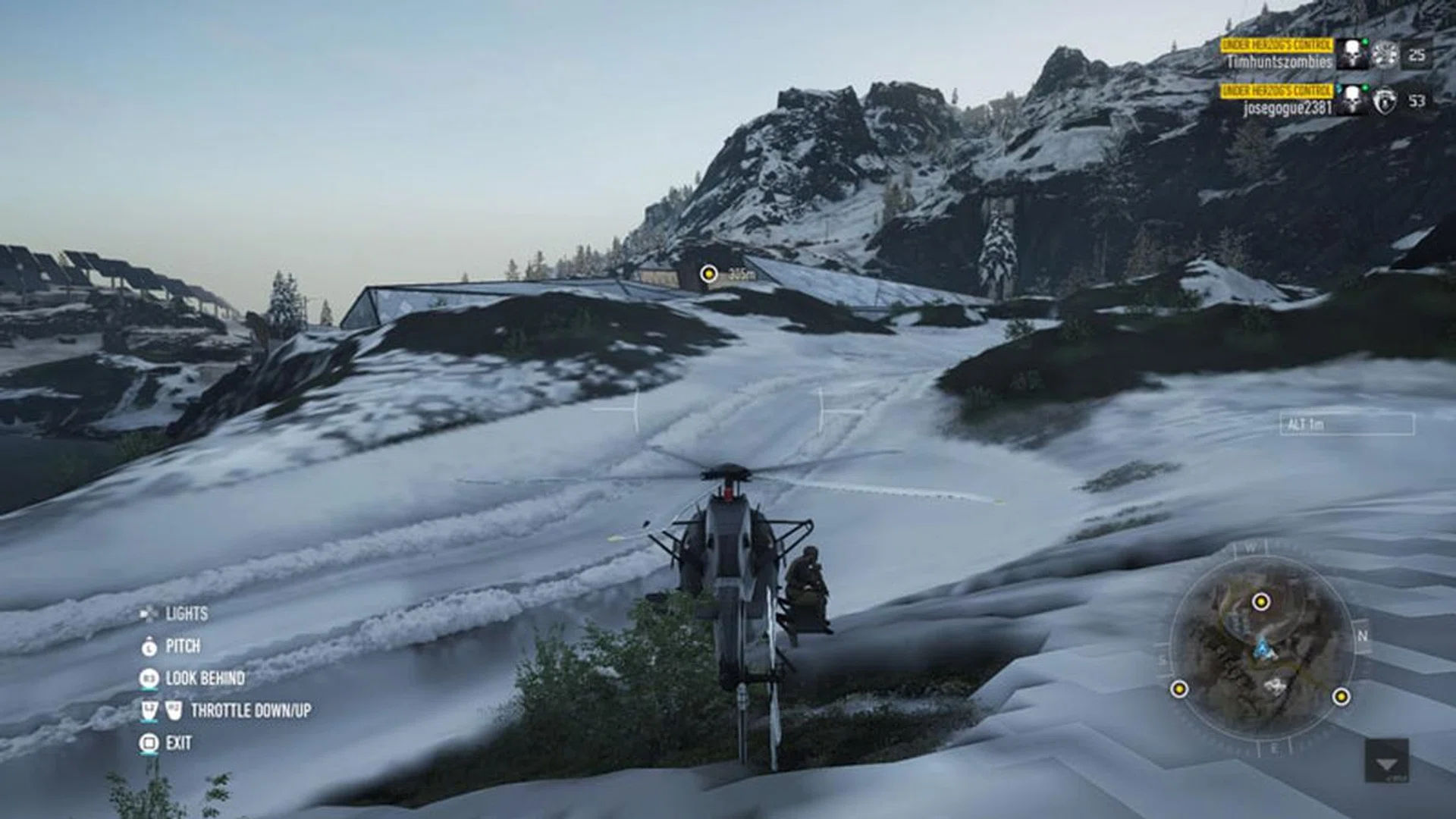Click the 305m objective waypoint marker
The height and width of the screenshot is (819, 1456).
[x=709, y=271]
